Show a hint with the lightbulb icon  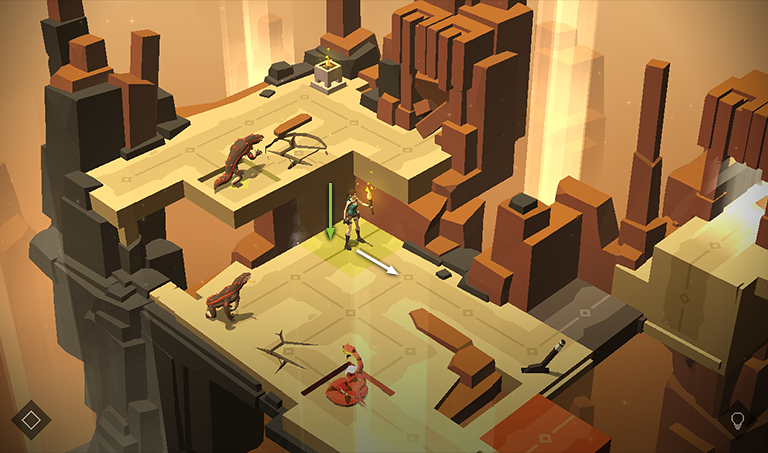click(x=738, y=419)
